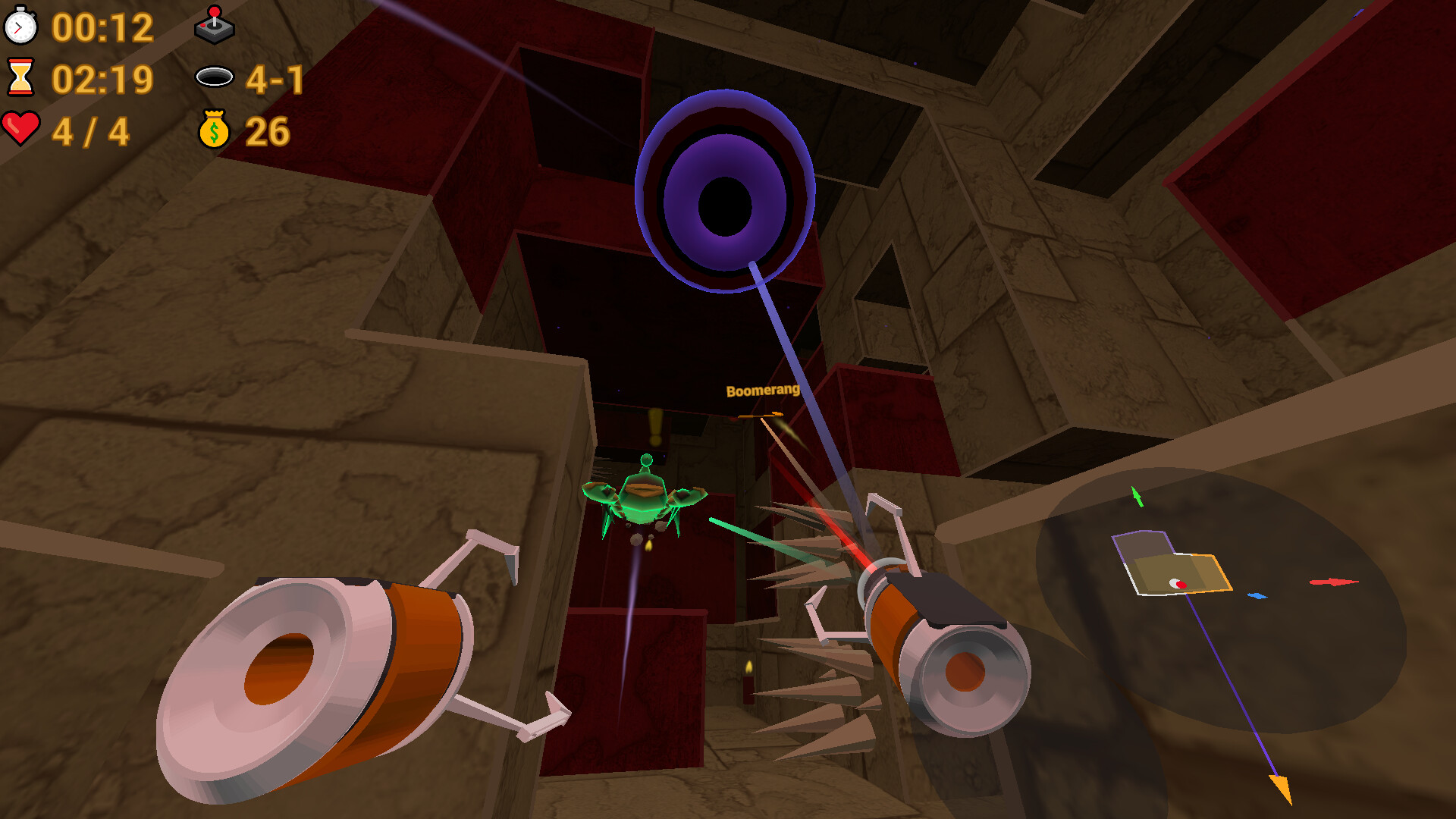1456x819 pixels.
Task: Select the hourglass countdown icon
Action: pos(20,78)
